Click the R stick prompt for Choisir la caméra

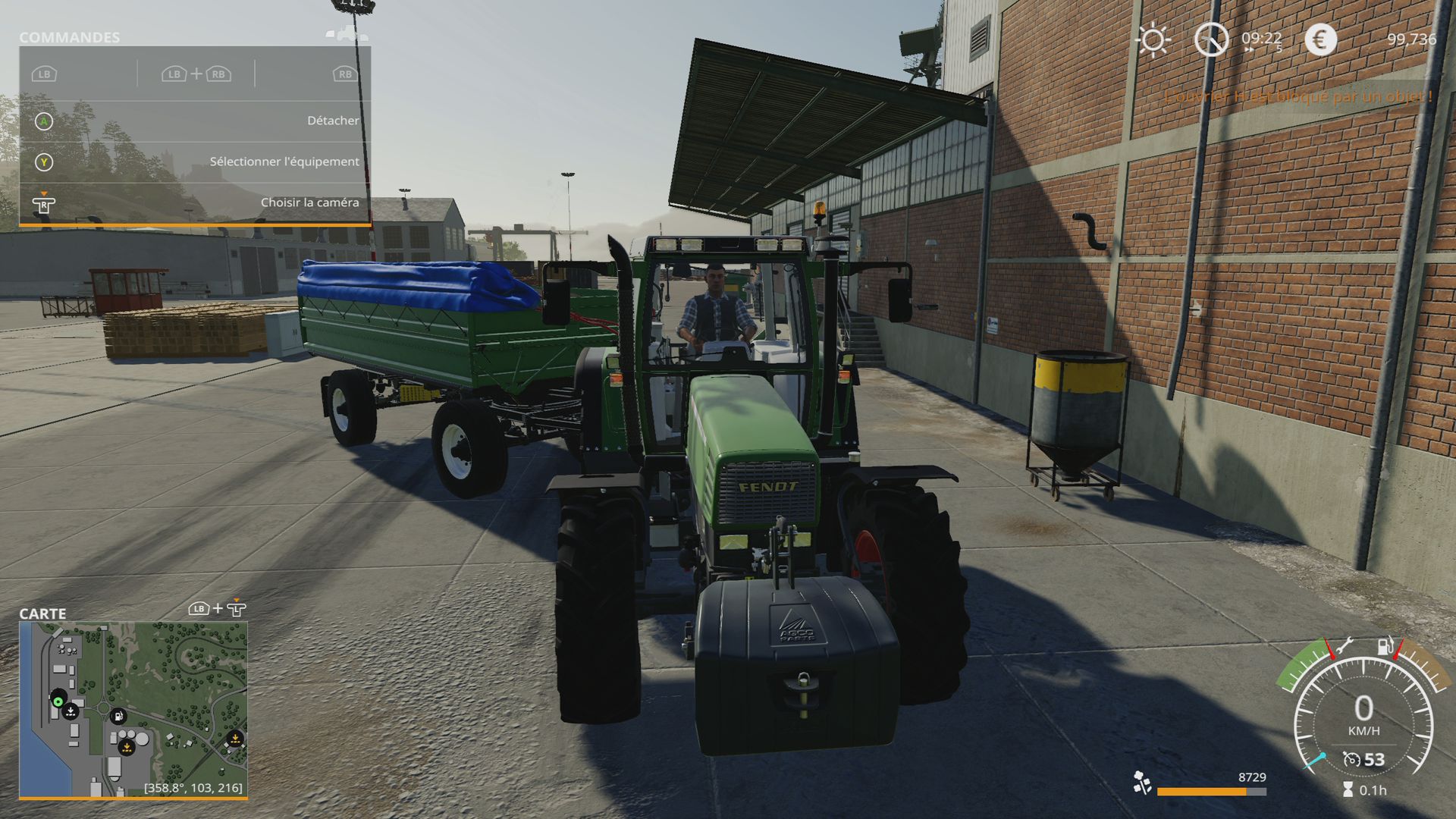point(43,202)
